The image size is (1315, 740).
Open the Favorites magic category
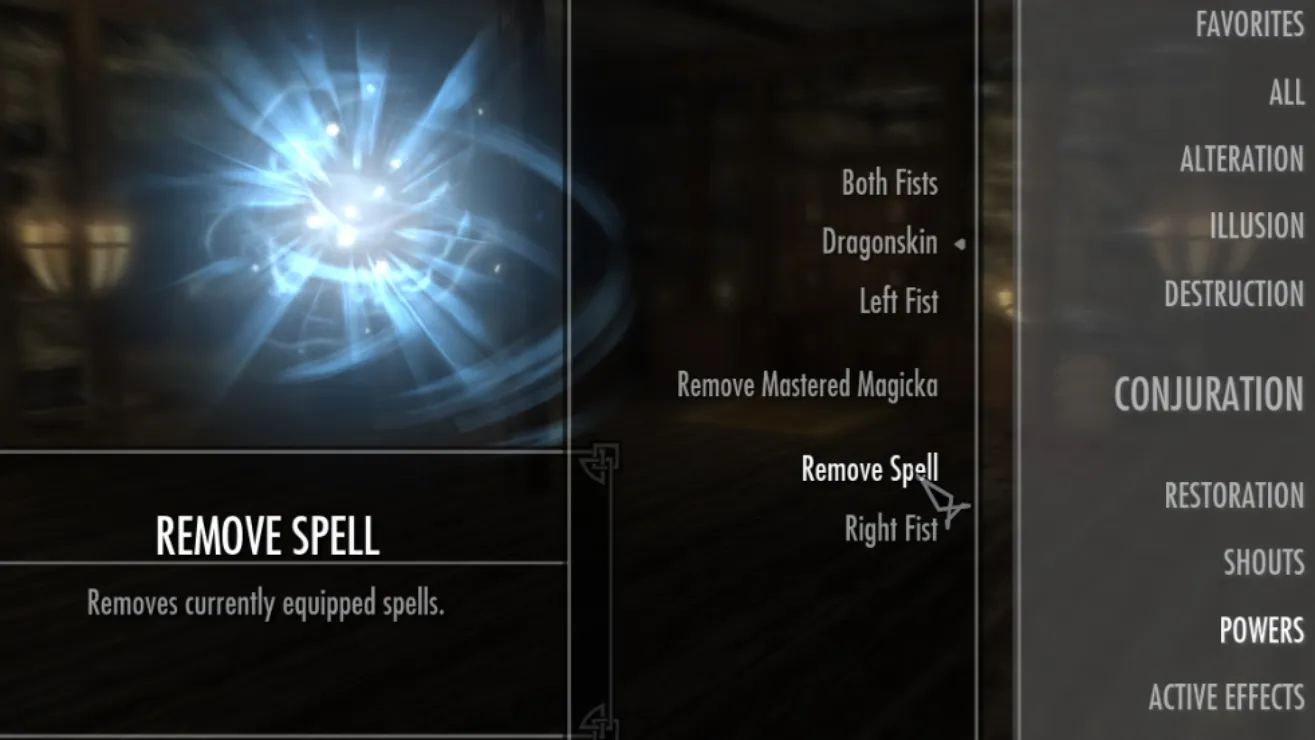[1249, 24]
